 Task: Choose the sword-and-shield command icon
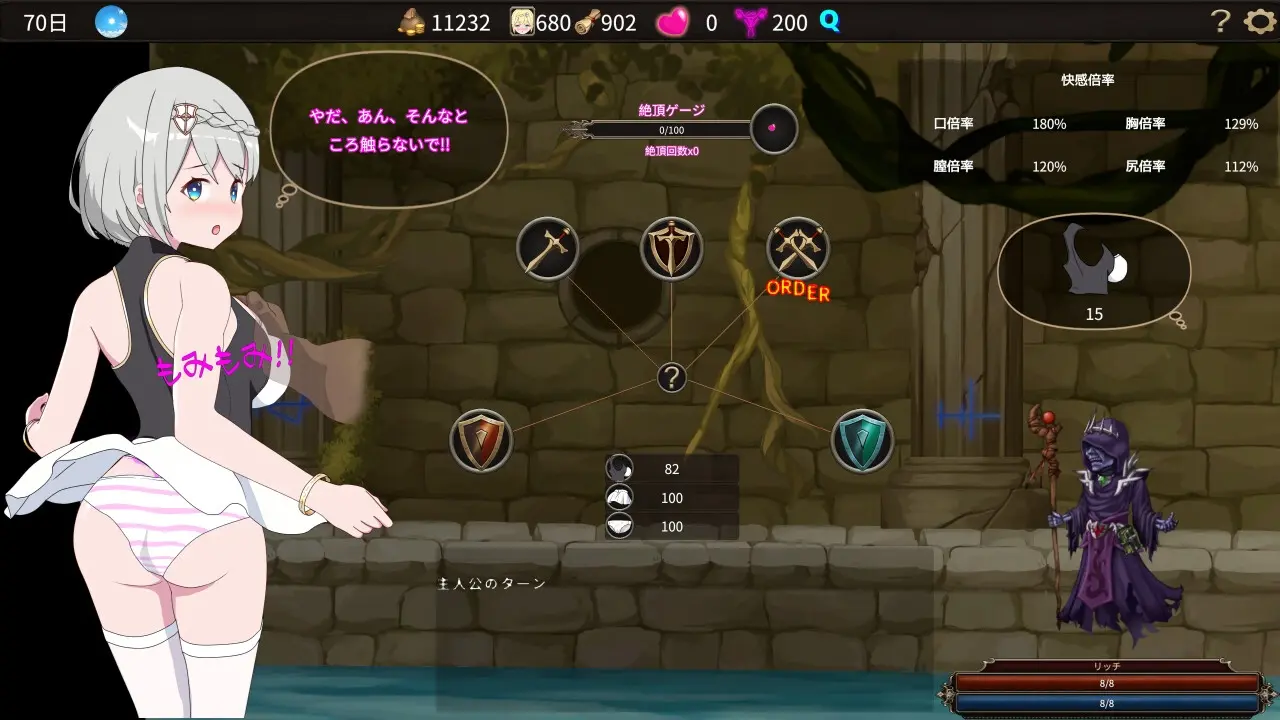point(671,248)
